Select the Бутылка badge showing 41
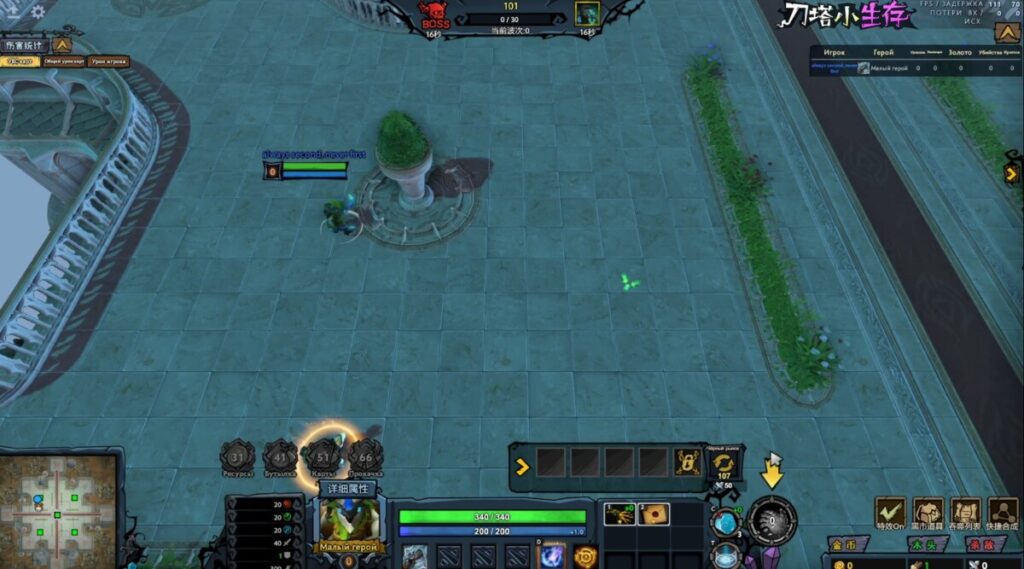The image size is (1024, 569). click(280, 457)
